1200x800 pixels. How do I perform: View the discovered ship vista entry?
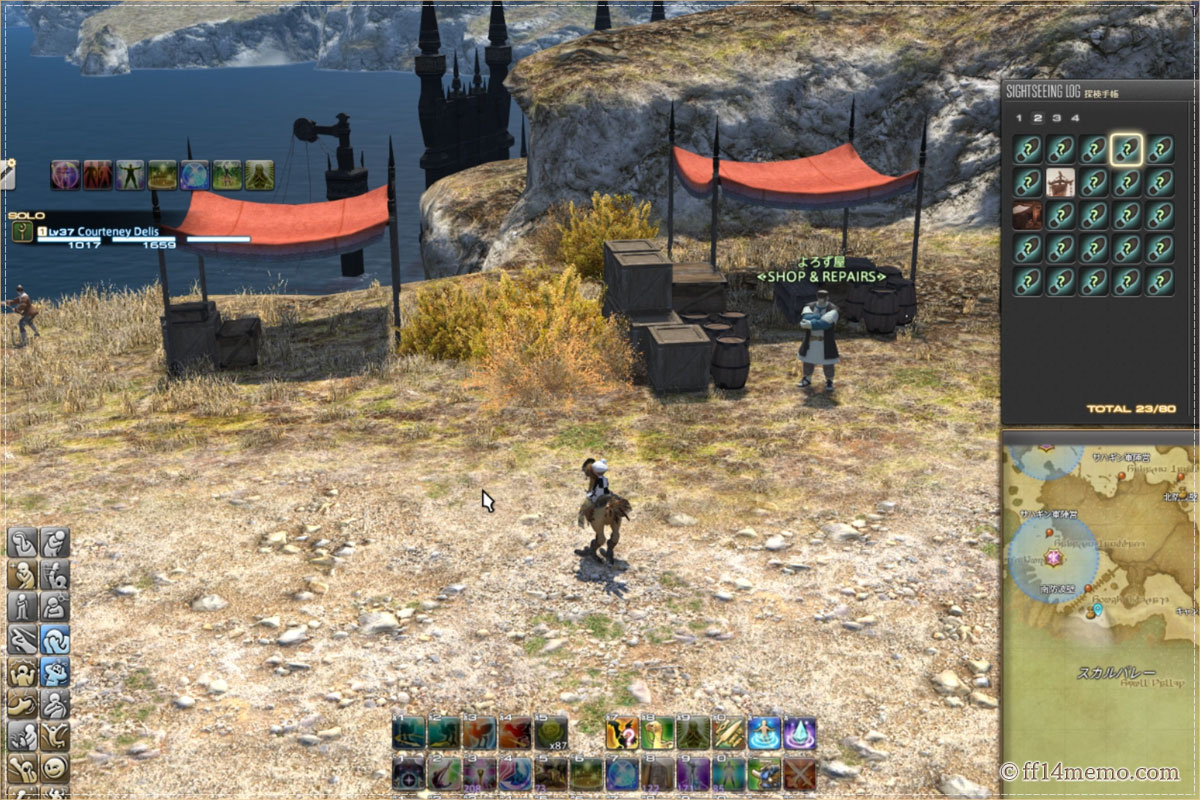coord(1060,183)
